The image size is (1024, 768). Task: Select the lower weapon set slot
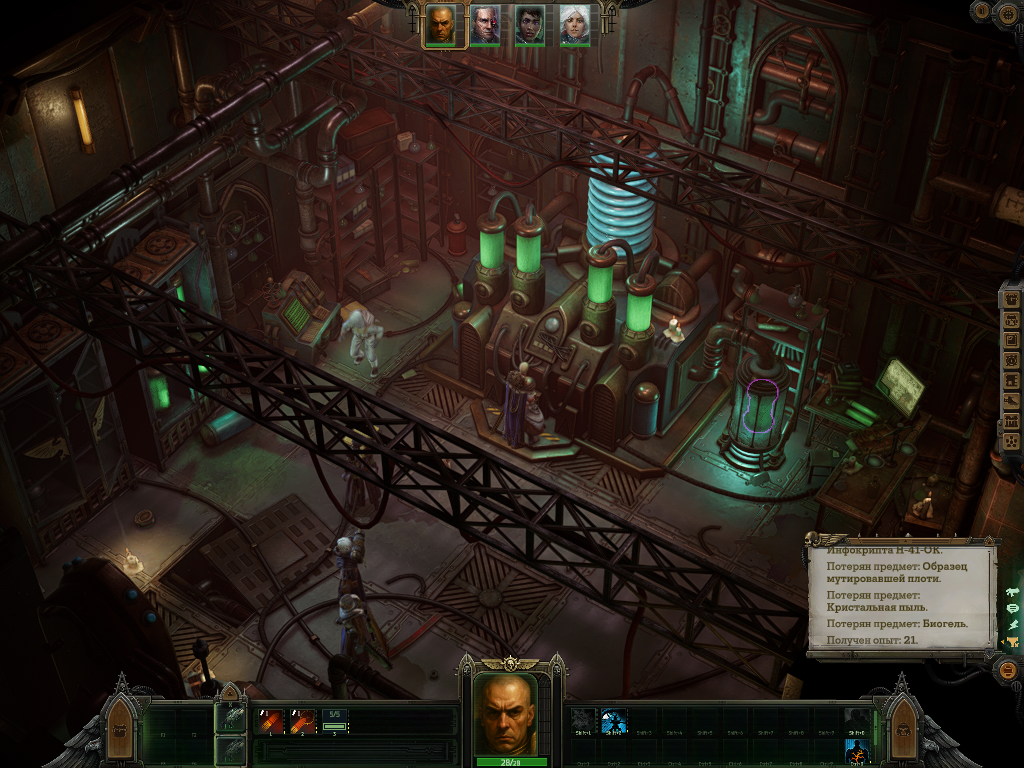pyautogui.click(x=231, y=749)
